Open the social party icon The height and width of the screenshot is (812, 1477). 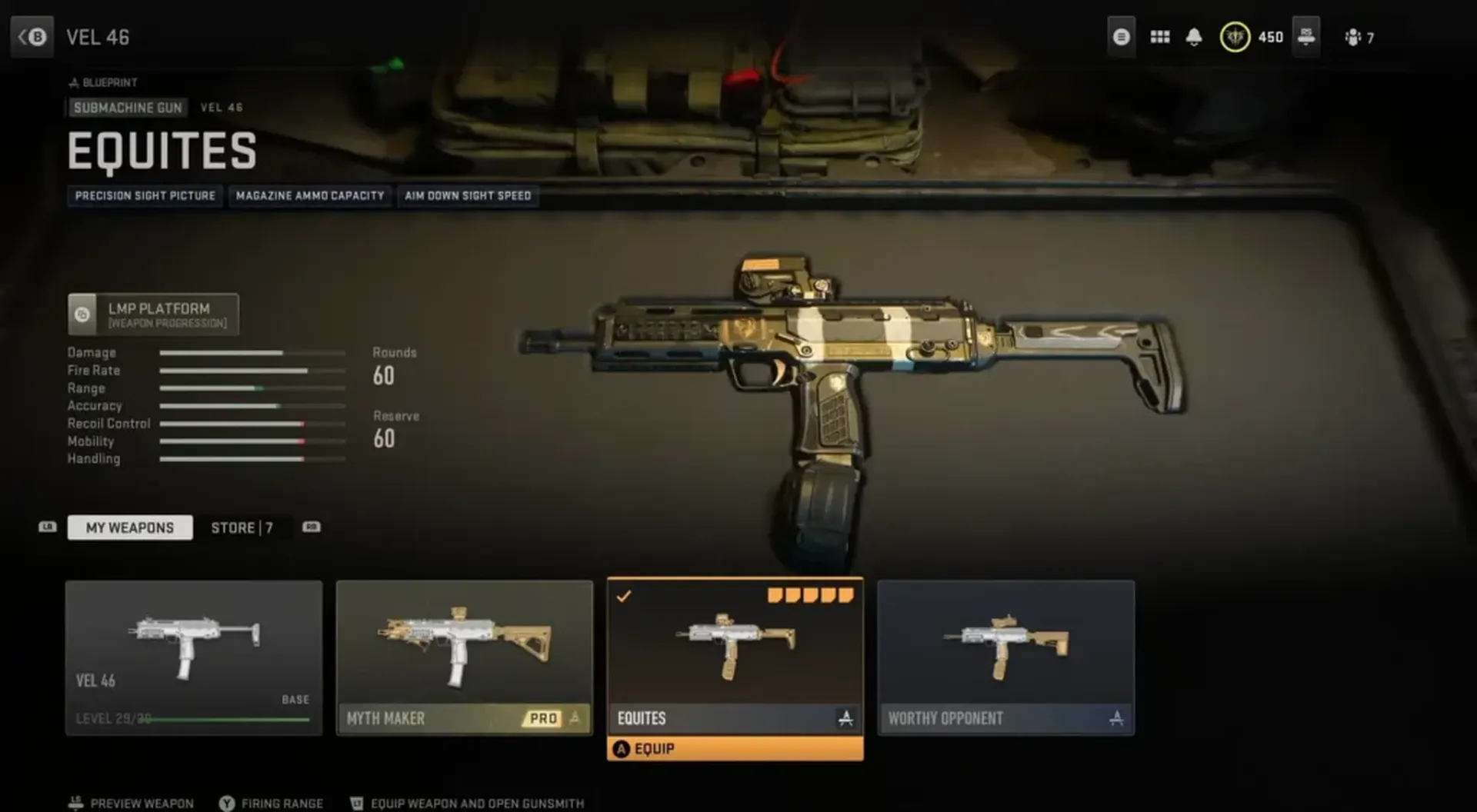[1359, 37]
